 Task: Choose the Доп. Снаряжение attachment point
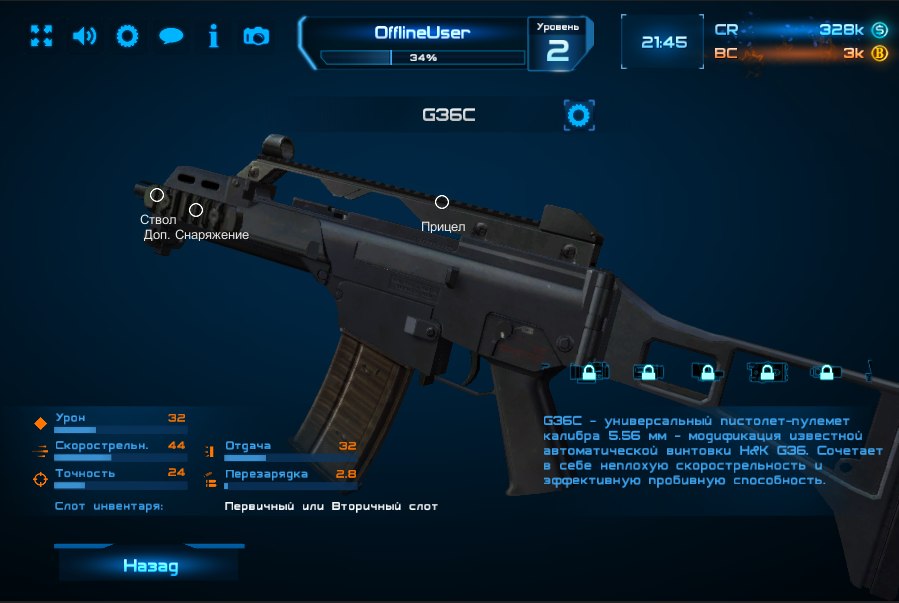[x=196, y=210]
